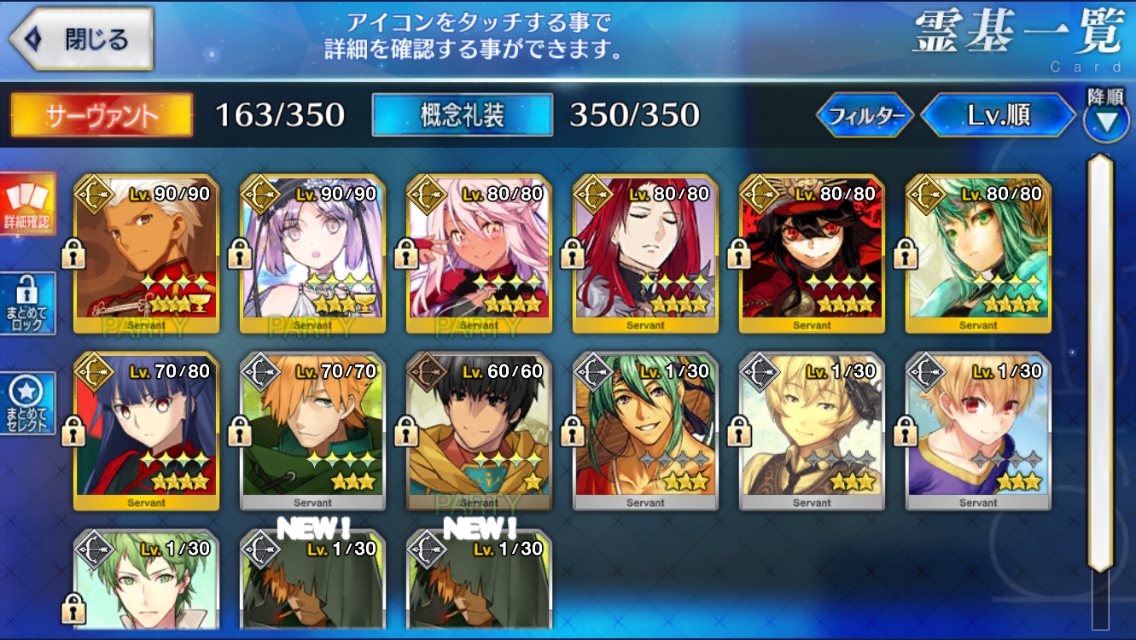Open the フィルター filter options
1136x640 pixels.
click(x=865, y=116)
